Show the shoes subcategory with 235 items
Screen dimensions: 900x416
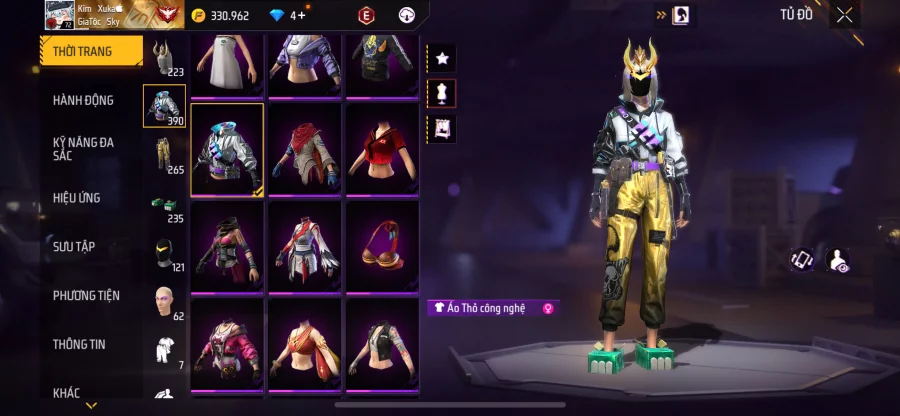pyautogui.click(x=163, y=206)
